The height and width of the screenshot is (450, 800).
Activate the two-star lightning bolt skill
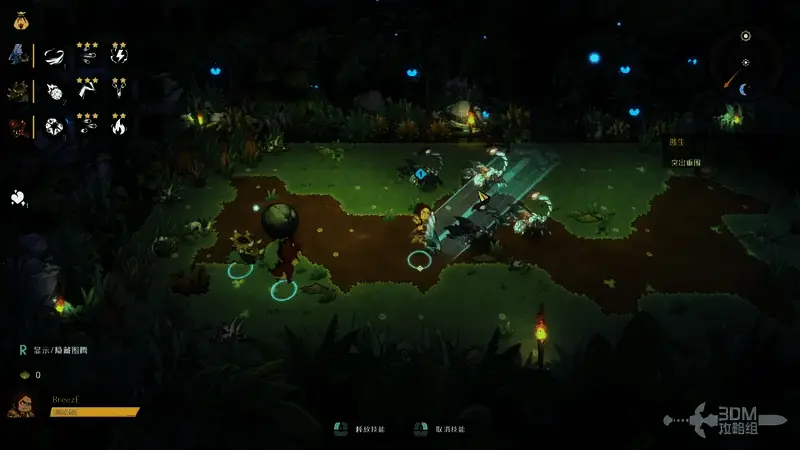[x=119, y=56]
